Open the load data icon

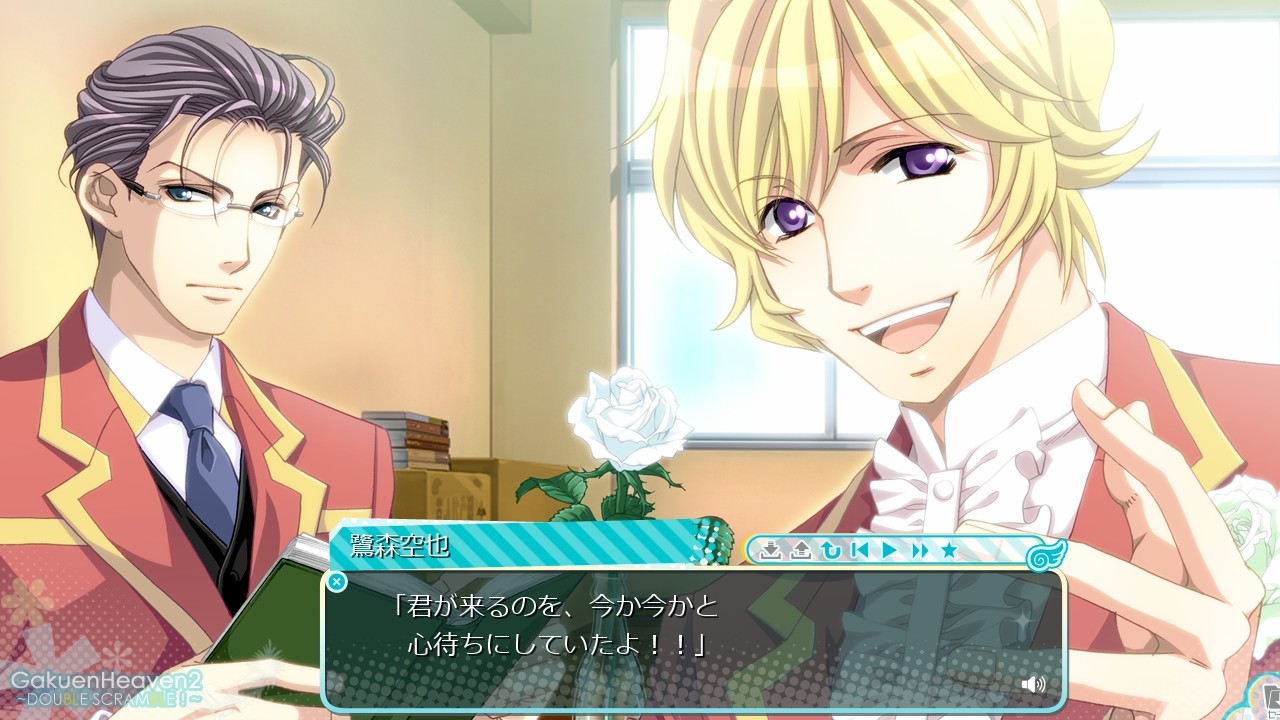pyautogui.click(x=802, y=551)
